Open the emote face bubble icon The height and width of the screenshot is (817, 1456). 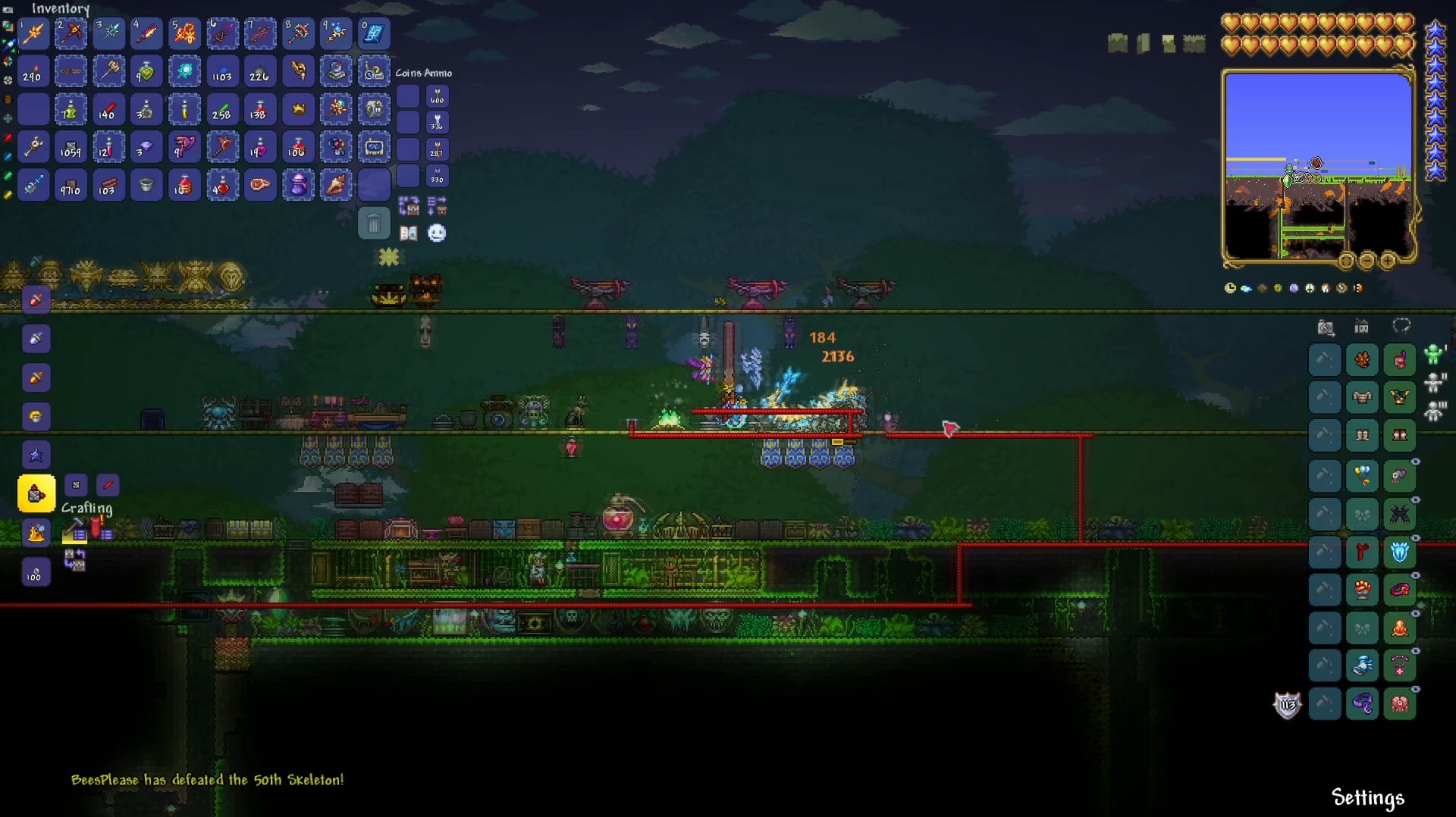(x=437, y=233)
